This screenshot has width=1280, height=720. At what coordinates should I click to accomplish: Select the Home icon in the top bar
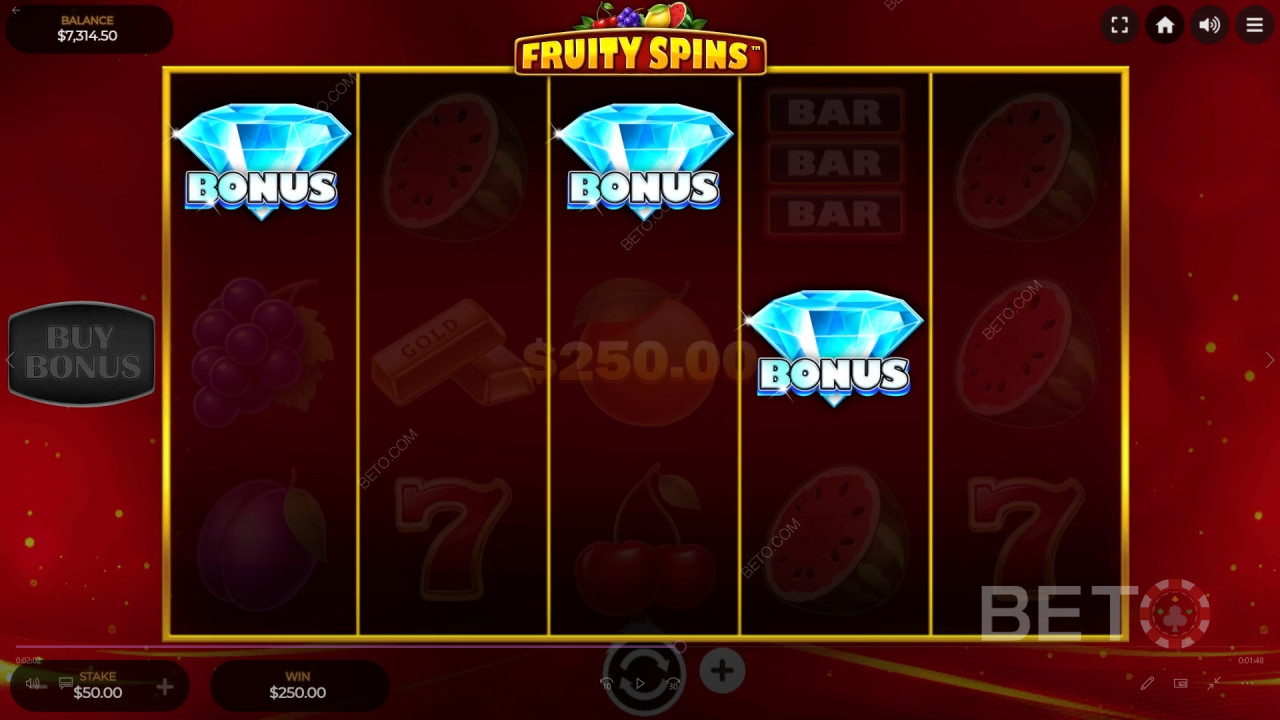pyautogui.click(x=1164, y=25)
